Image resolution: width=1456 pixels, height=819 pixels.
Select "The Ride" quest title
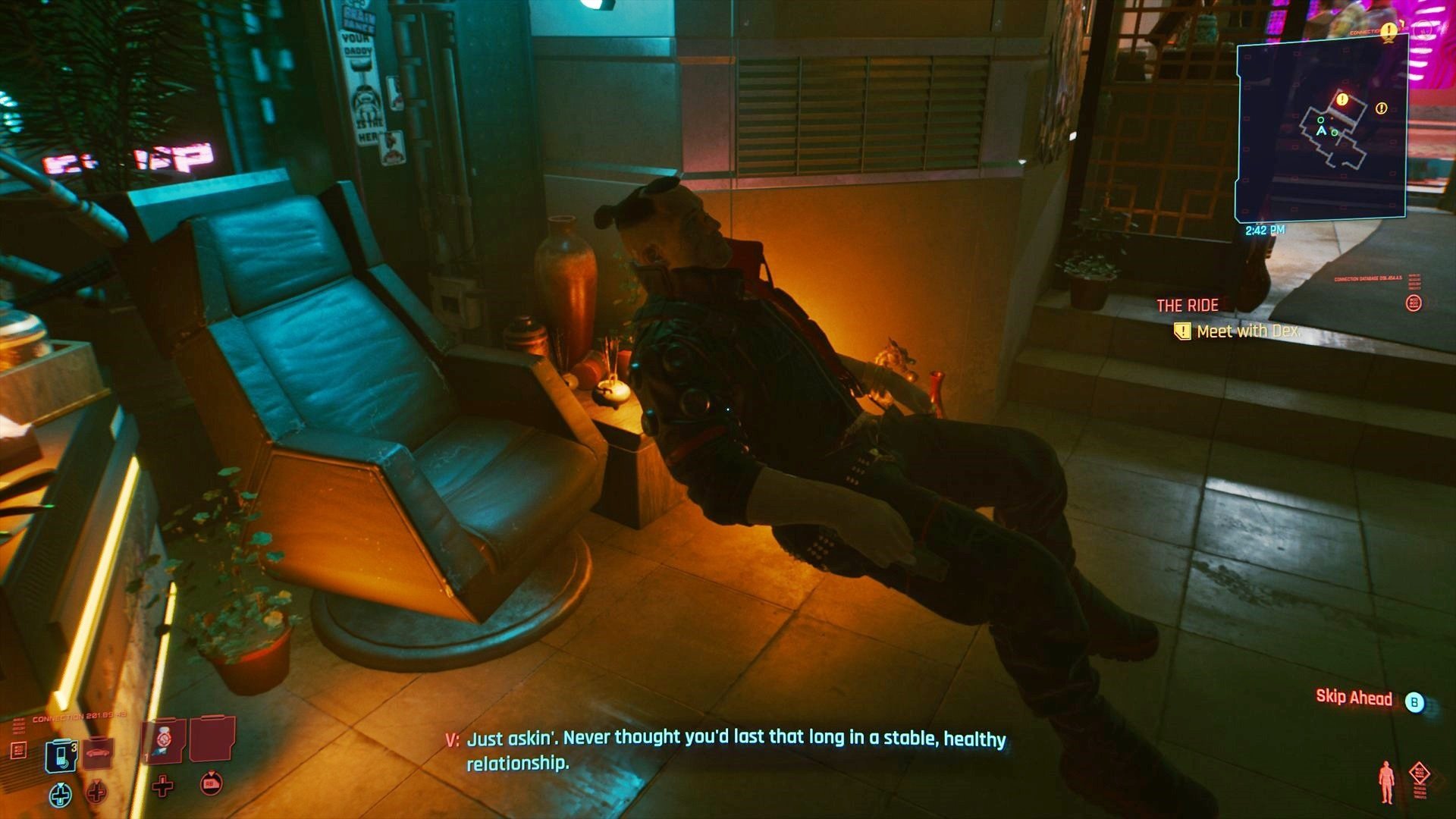coord(1187,306)
